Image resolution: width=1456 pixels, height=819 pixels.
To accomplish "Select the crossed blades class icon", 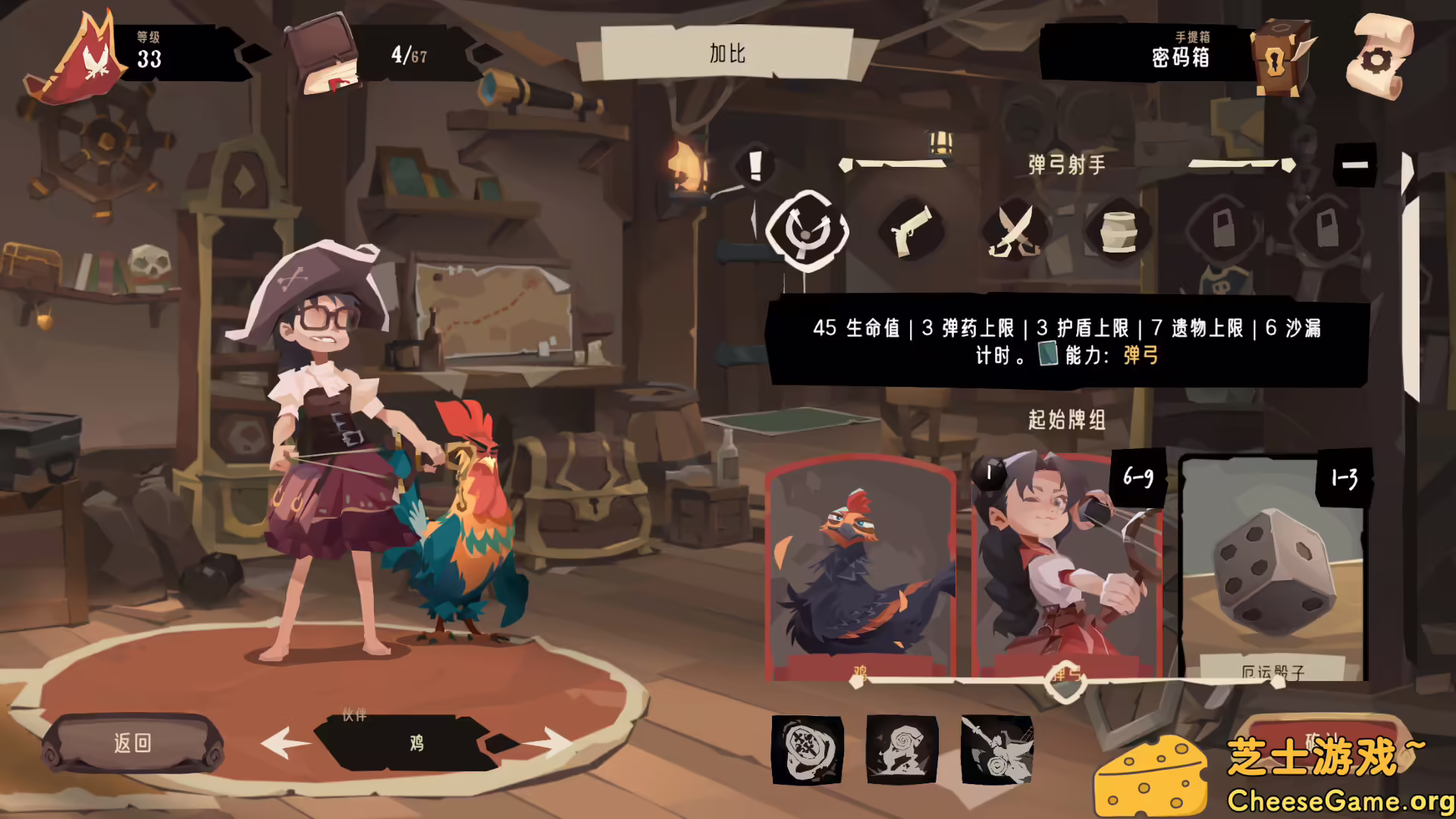I will coord(1014,231).
